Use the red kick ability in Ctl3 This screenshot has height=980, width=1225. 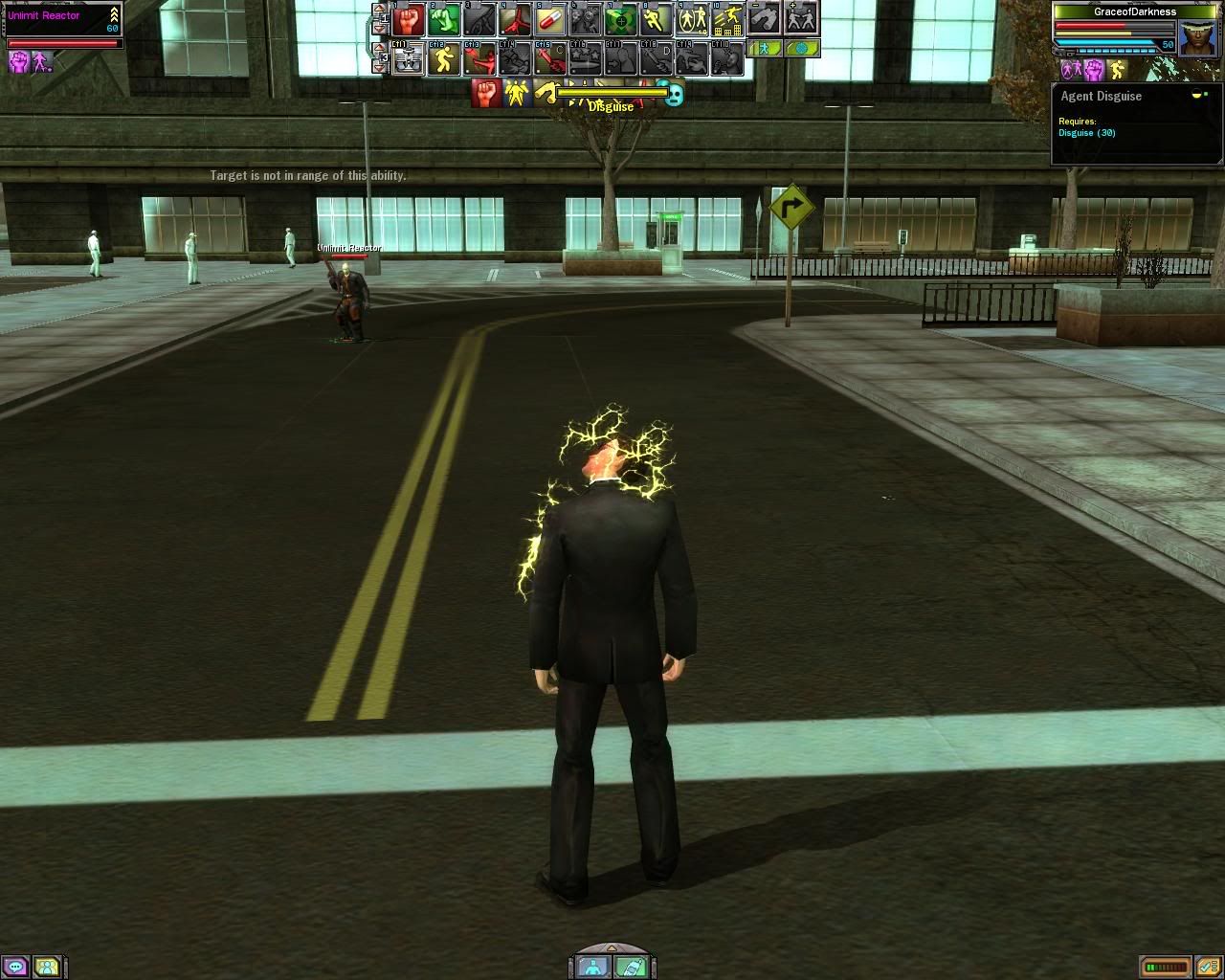click(x=479, y=59)
